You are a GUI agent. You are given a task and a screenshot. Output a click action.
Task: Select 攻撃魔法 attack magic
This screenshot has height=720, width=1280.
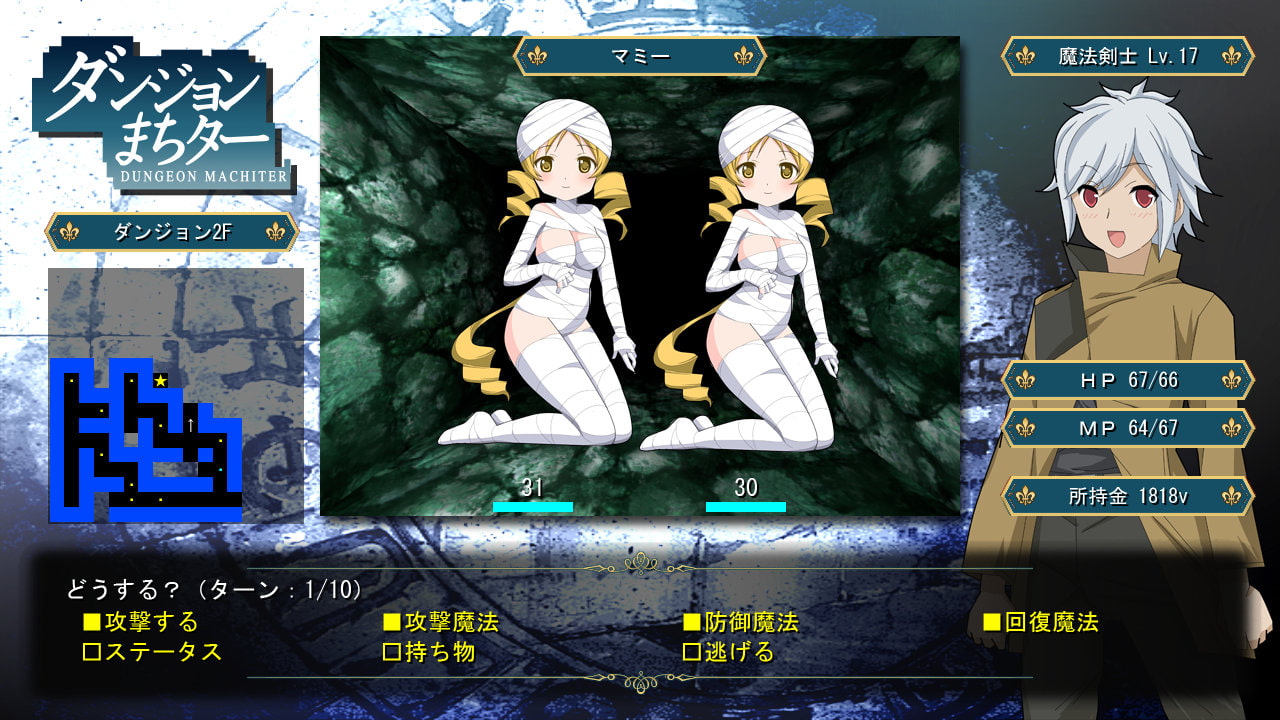[441, 622]
